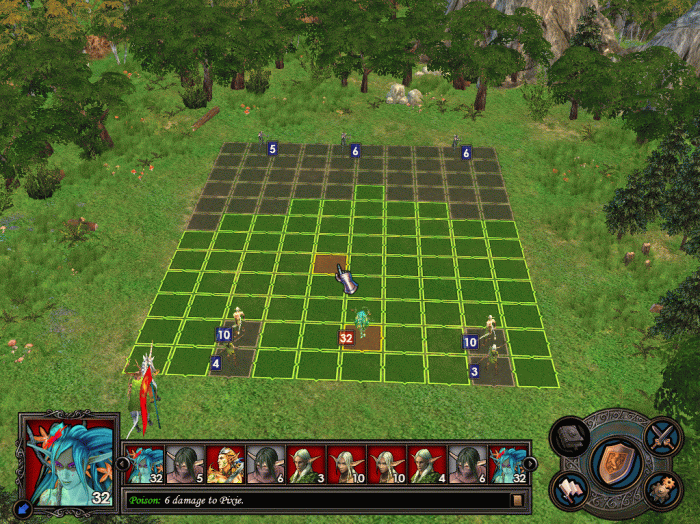
Task: Select the golden hero portrait in the initiative bar
Action: [225, 465]
